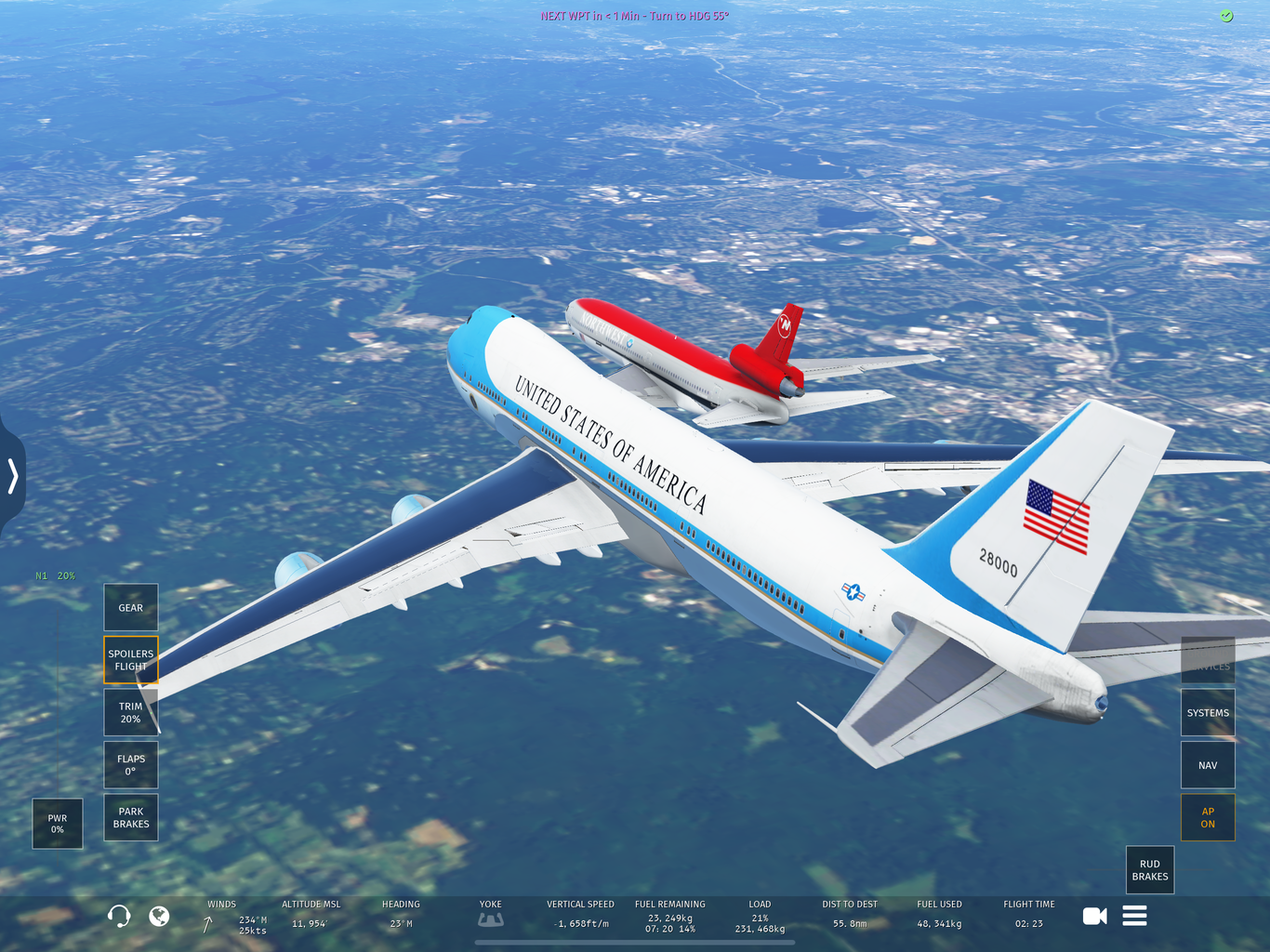Switch the SPOILERS FLIGHT setting
The width and height of the screenshot is (1270, 952).
click(x=131, y=660)
